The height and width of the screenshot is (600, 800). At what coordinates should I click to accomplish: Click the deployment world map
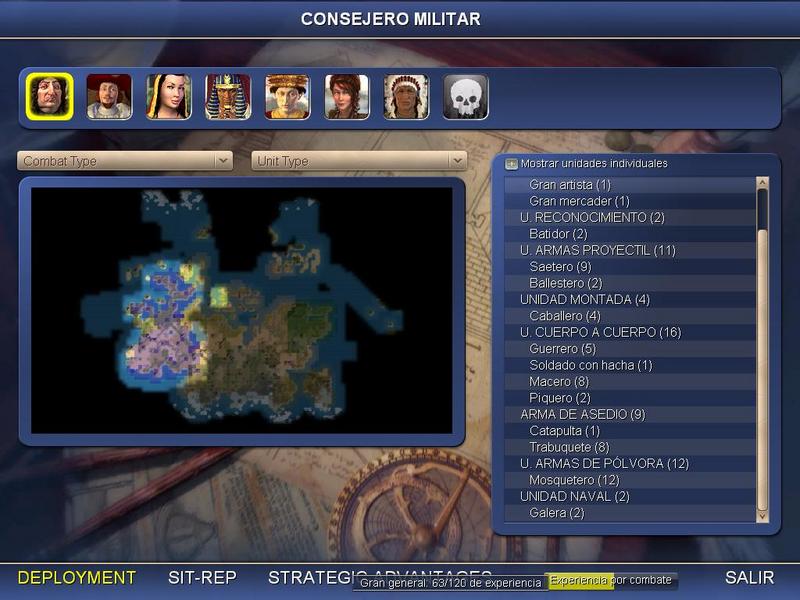click(x=241, y=310)
